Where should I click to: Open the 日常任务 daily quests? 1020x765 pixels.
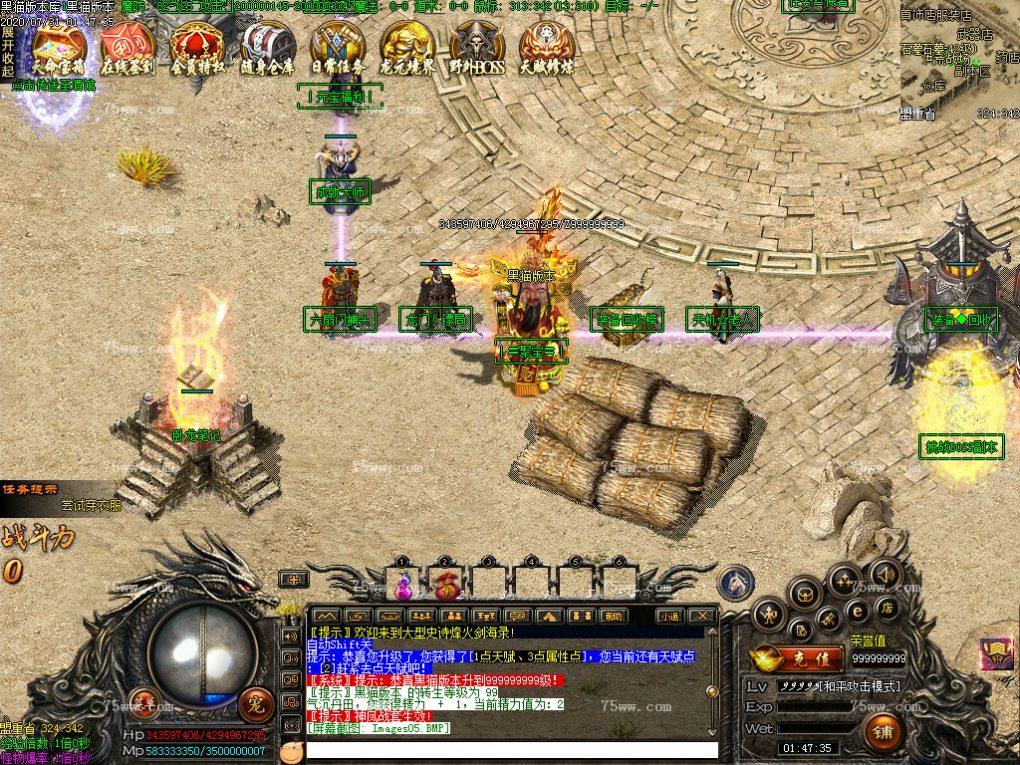pos(337,48)
